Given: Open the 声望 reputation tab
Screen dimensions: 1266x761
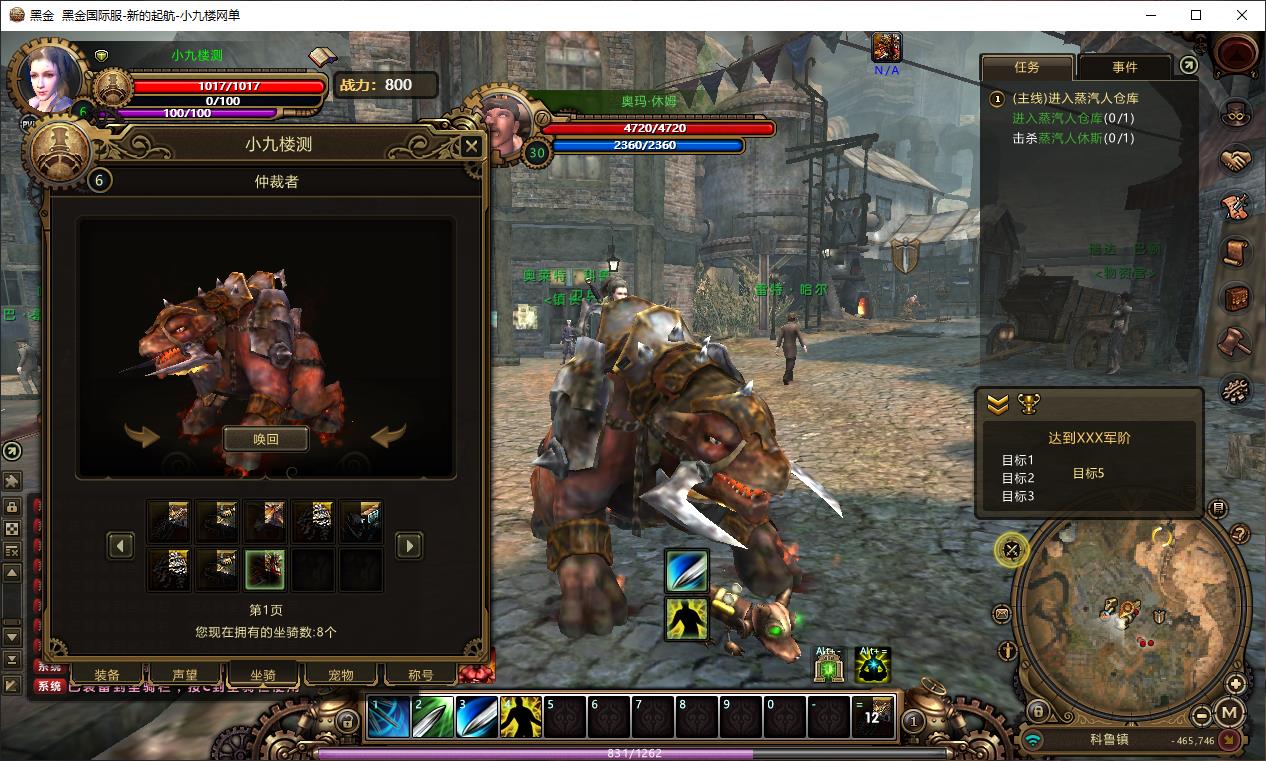Looking at the screenshot, I should pos(185,675).
